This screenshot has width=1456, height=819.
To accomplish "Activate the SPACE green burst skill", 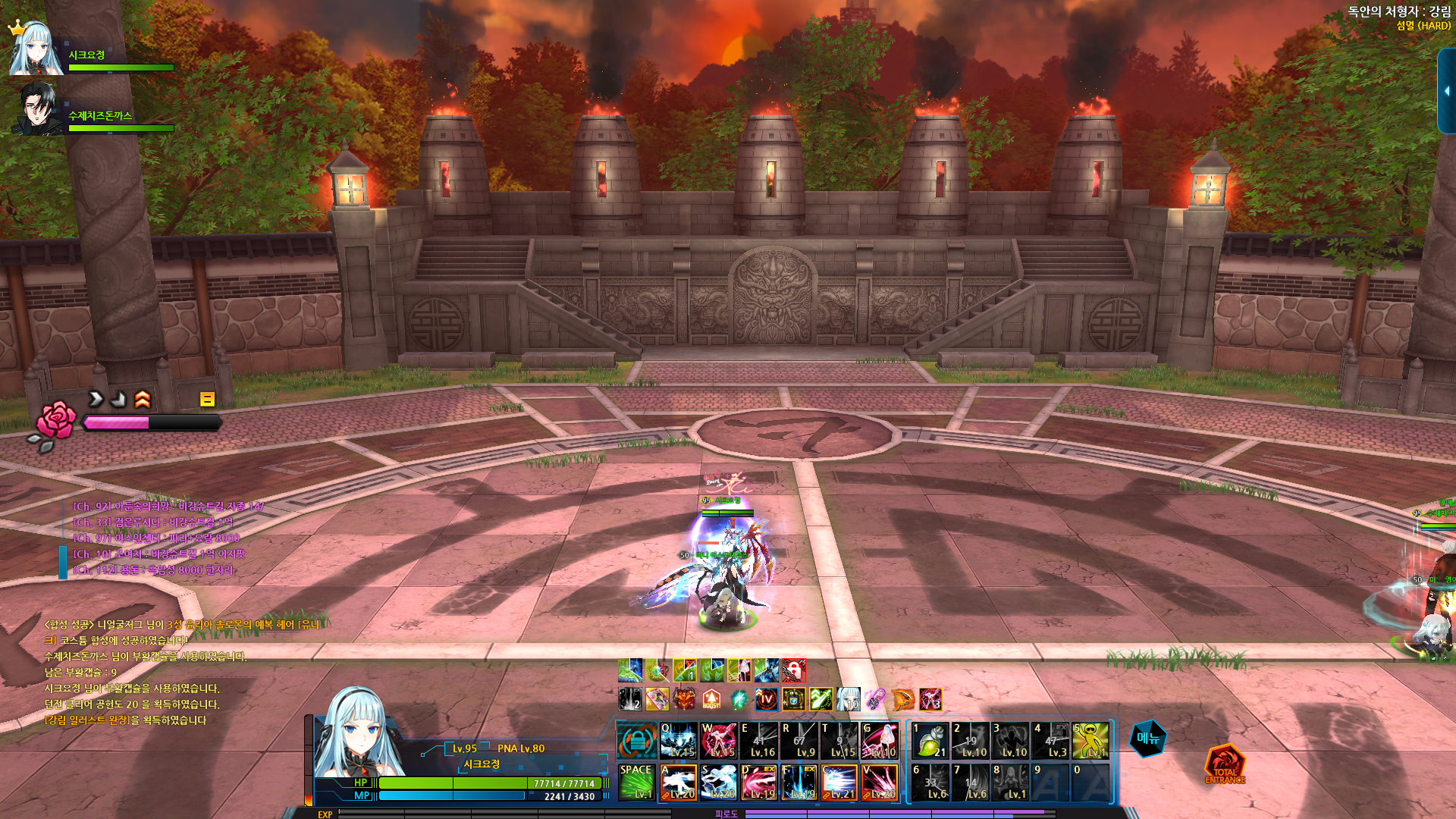I will (636, 782).
